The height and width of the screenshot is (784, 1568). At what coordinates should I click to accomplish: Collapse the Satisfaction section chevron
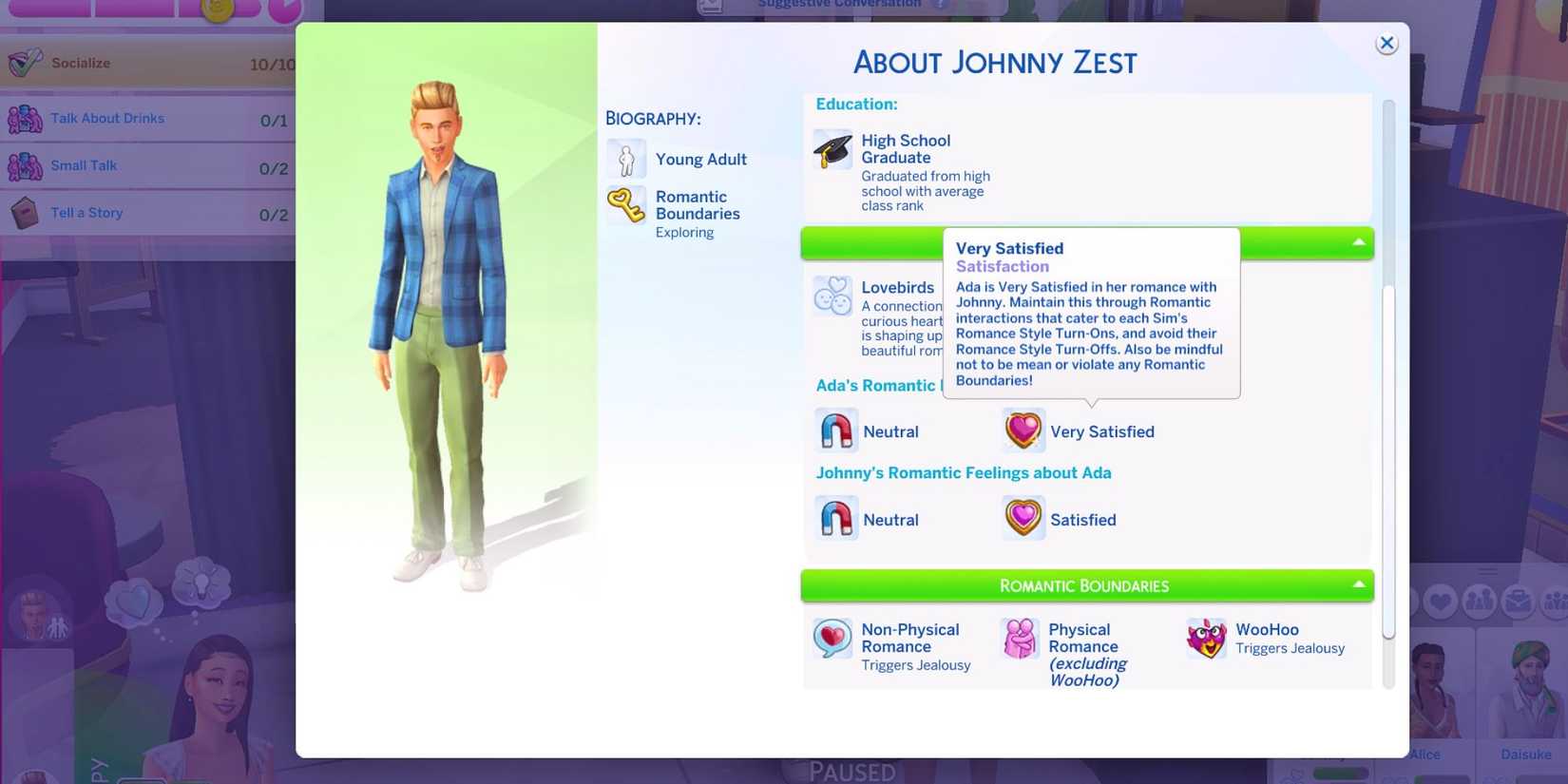tap(1360, 243)
